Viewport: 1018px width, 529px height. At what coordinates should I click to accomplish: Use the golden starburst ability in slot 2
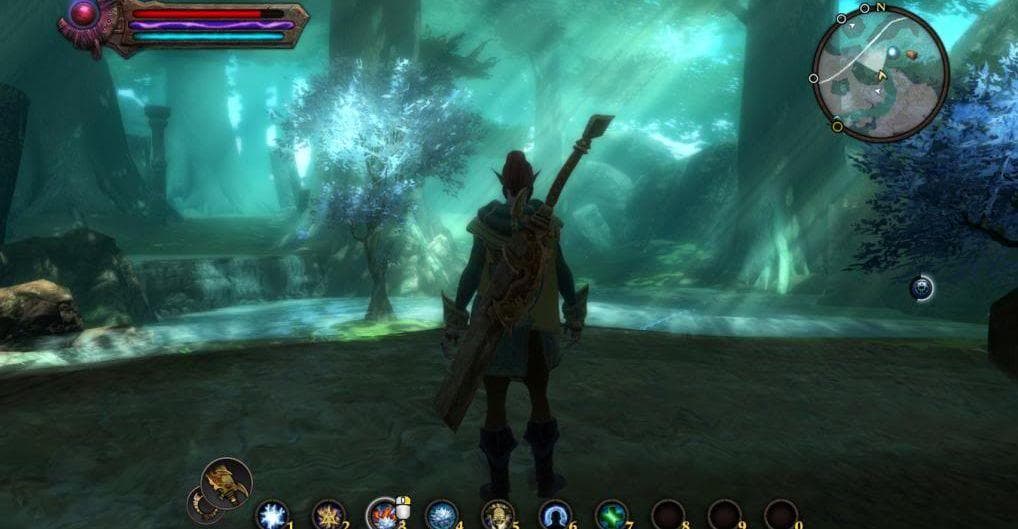327,515
